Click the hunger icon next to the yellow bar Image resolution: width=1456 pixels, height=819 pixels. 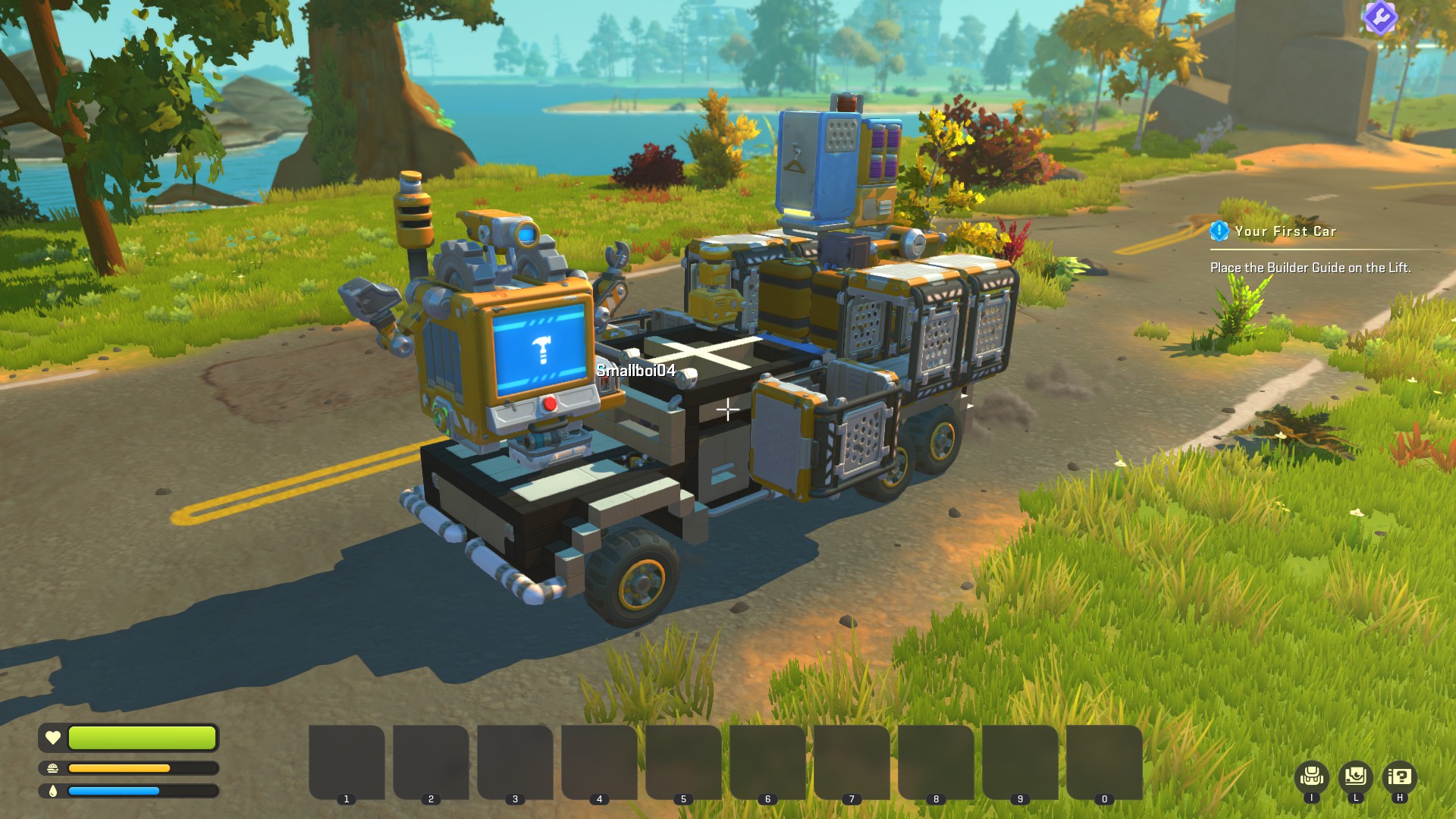(x=51, y=767)
